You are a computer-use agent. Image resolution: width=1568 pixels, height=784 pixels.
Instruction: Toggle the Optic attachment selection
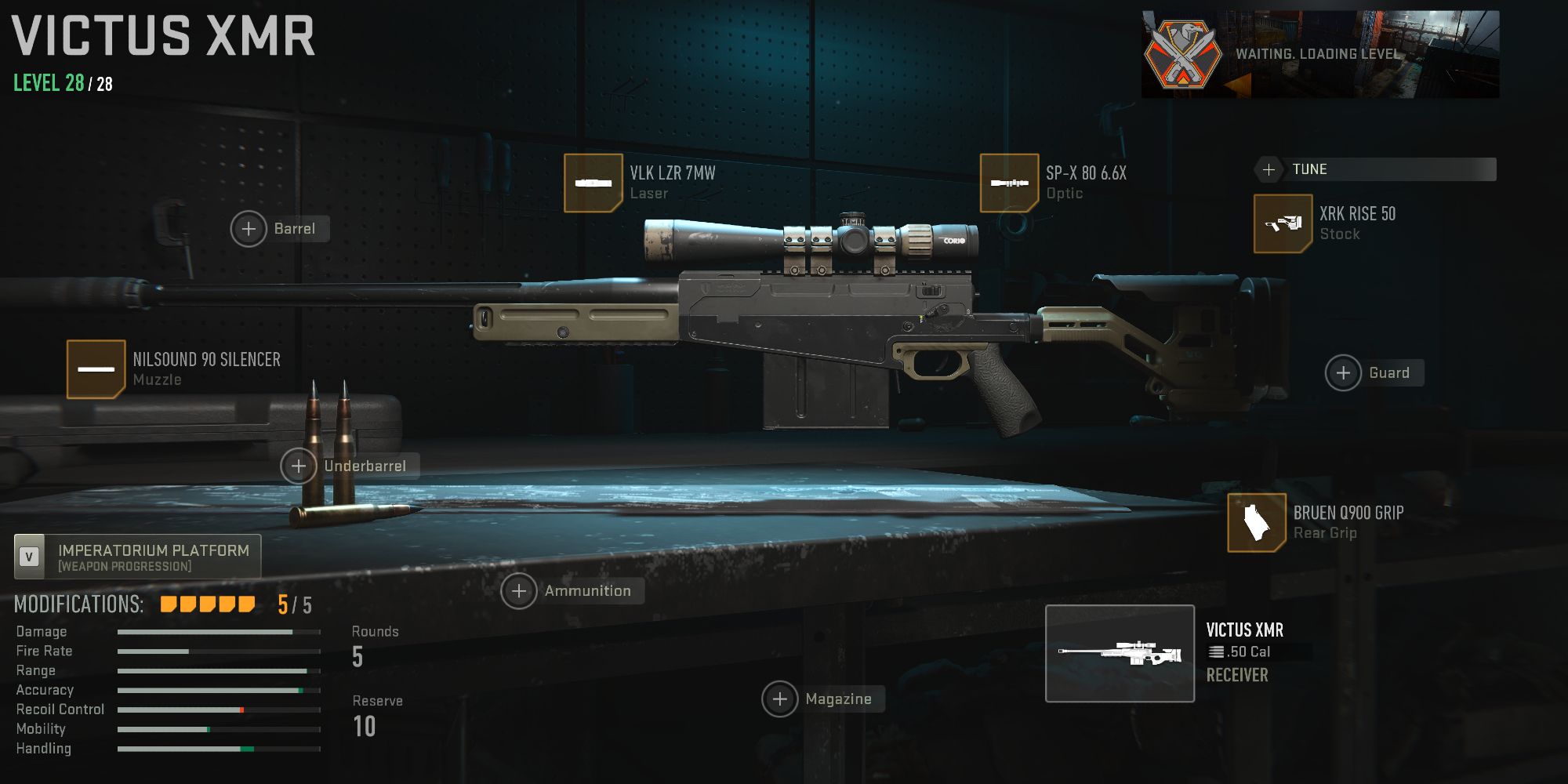point(1010,183)
